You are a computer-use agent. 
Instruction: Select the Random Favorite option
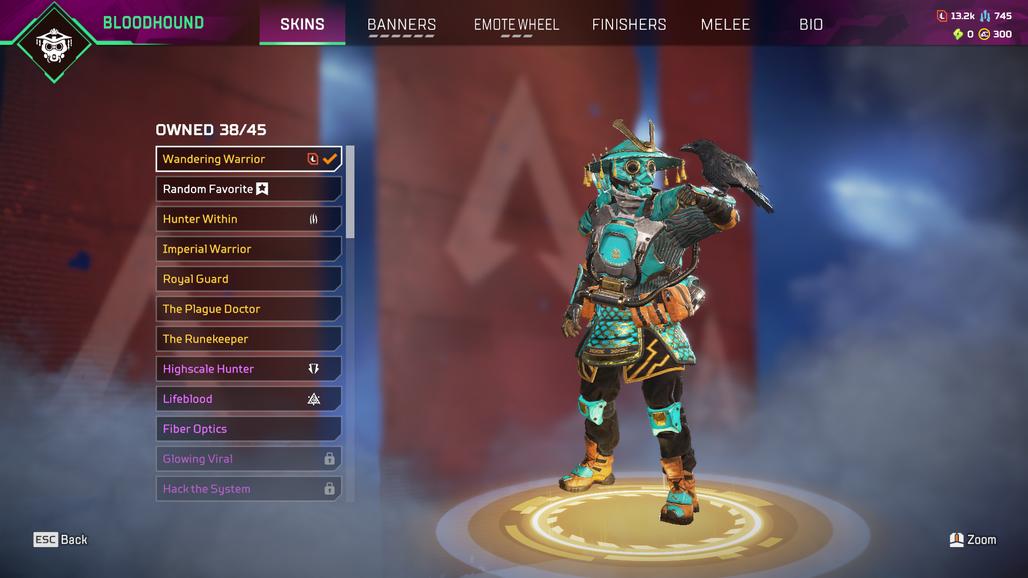249,189
